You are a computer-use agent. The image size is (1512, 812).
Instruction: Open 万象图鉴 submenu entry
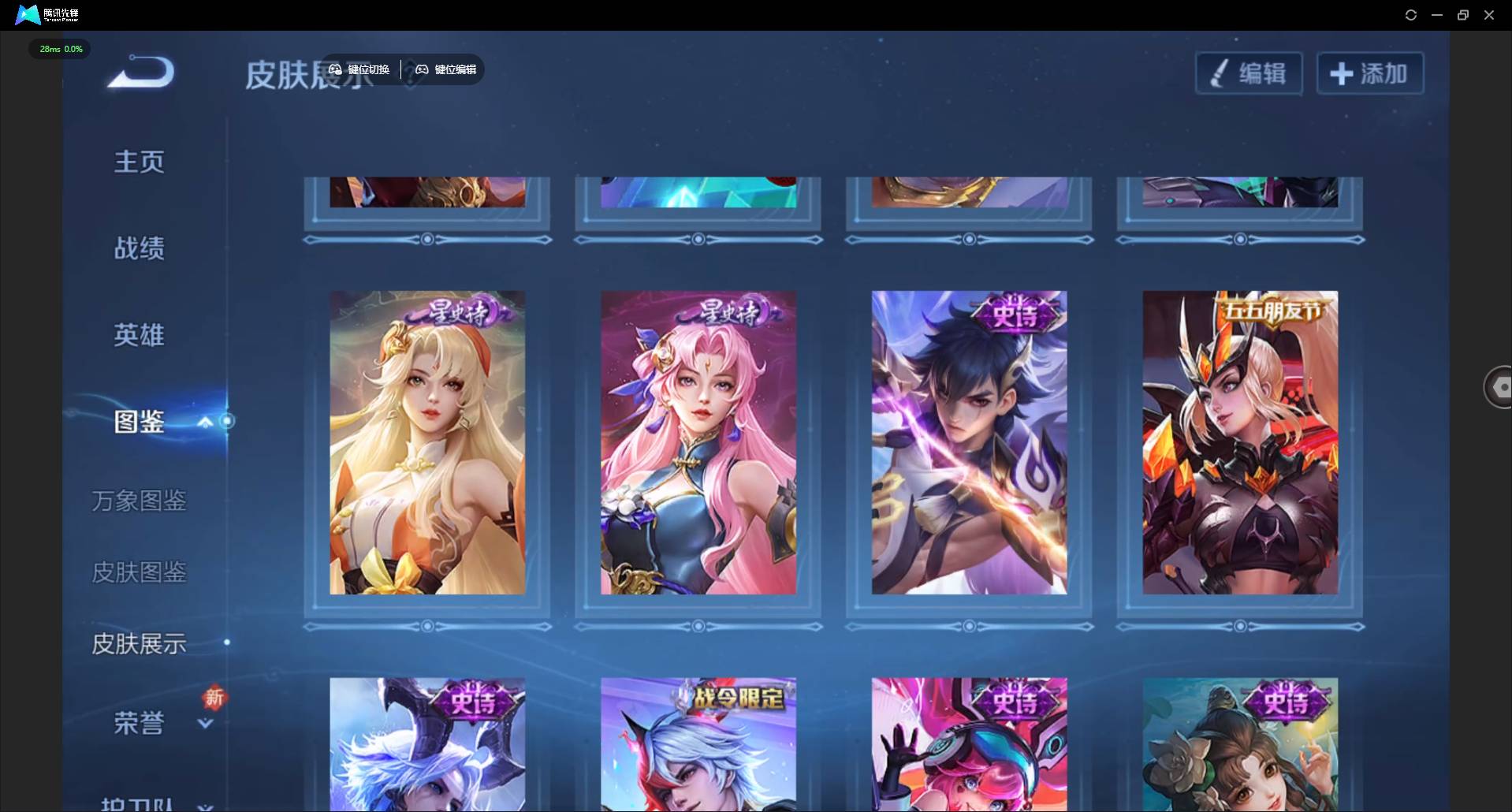click(140, 501)
